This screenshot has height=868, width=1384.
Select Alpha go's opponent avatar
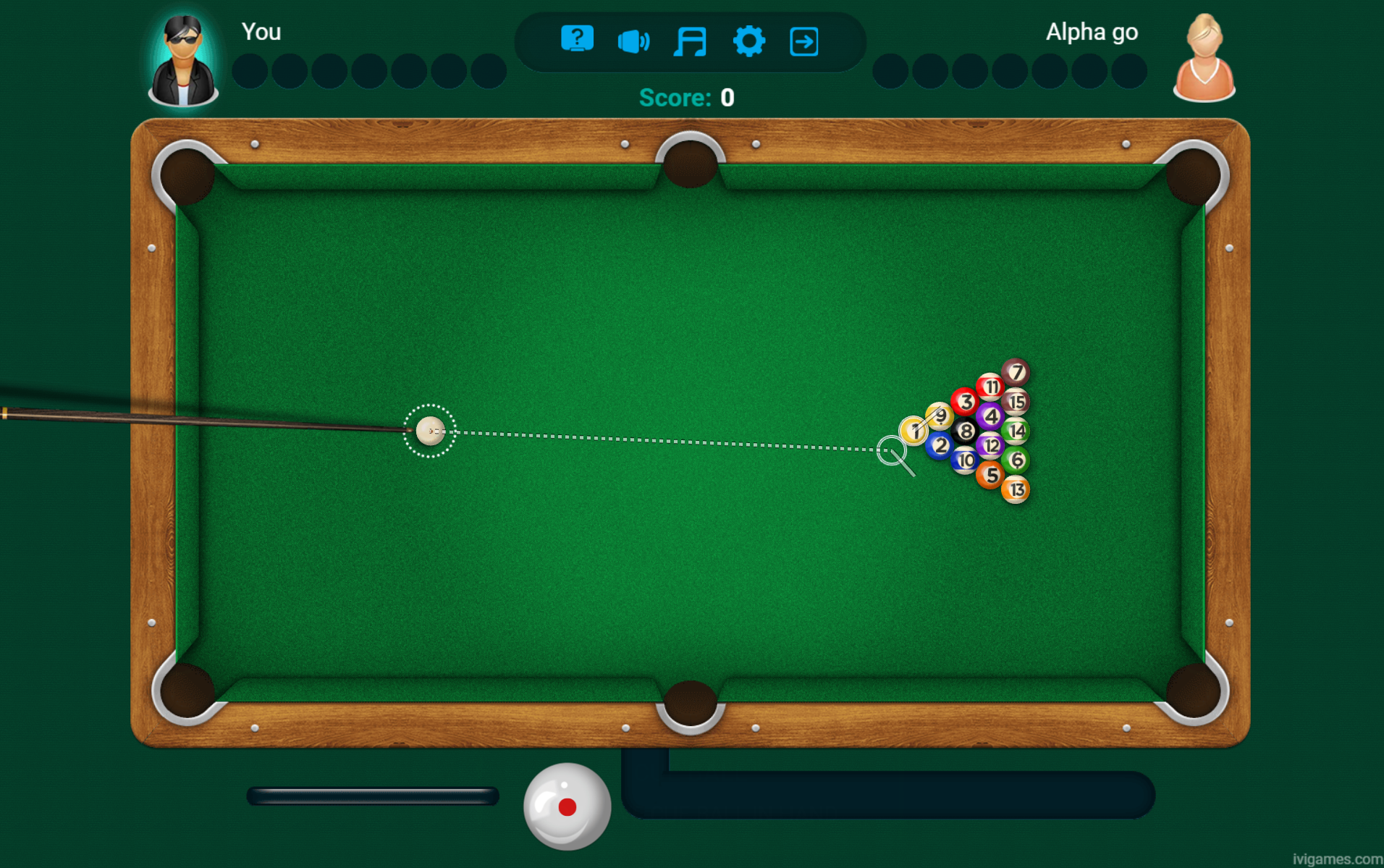tap(1204, 59)
